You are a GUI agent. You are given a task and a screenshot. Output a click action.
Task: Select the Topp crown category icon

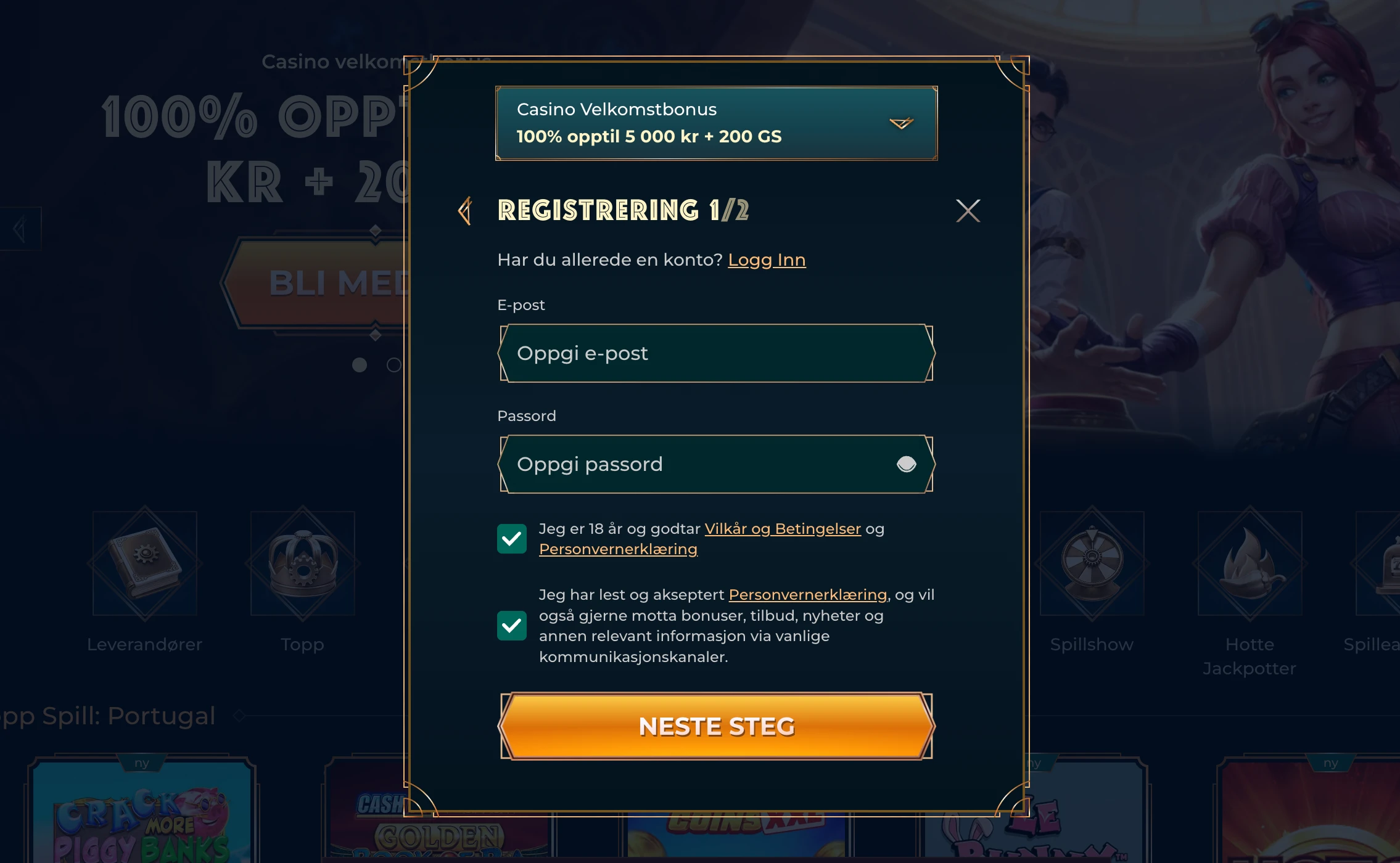click(302, 564)
